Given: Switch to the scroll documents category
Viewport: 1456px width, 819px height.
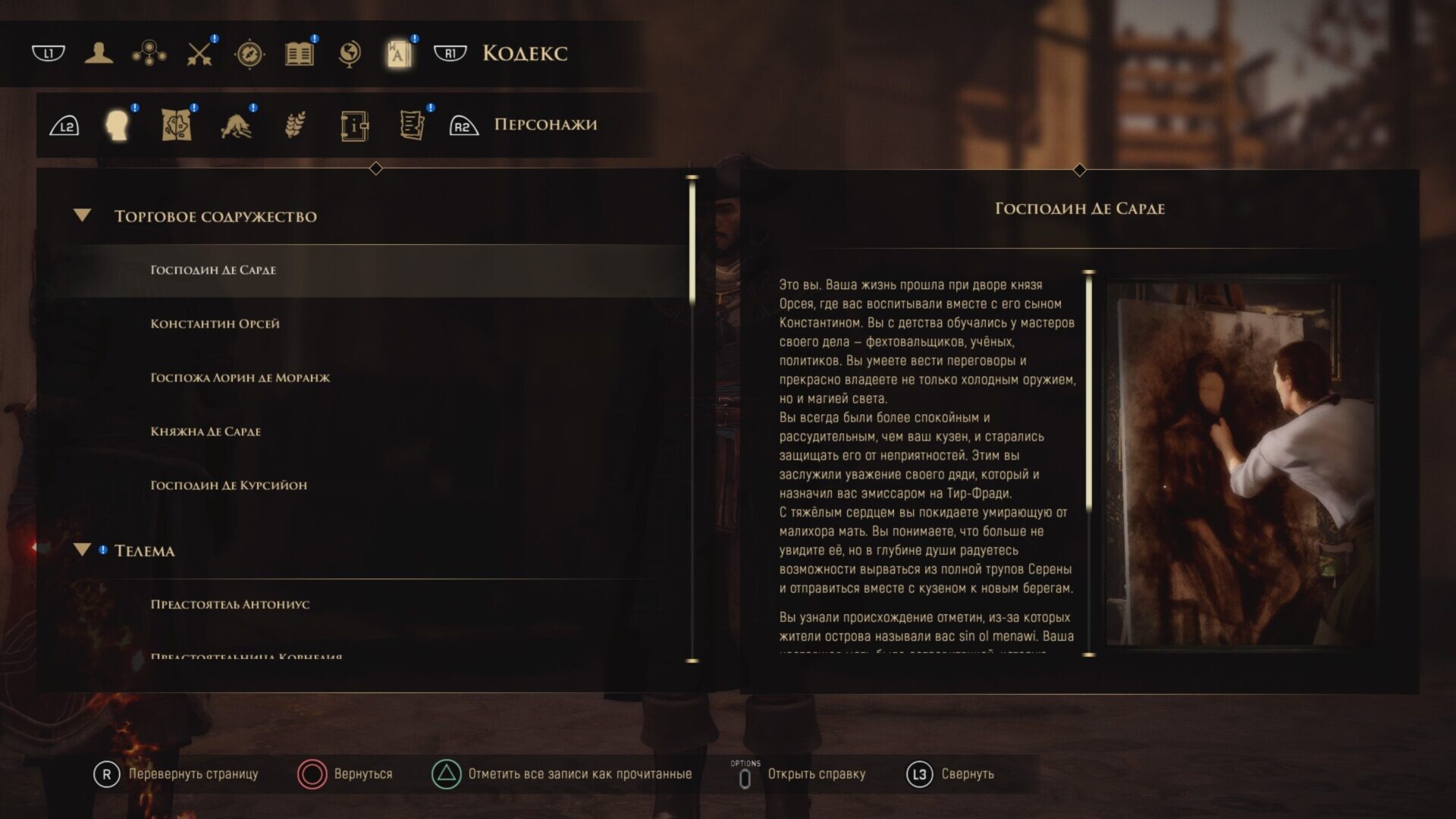Looking at the screenshot, I should click(412, 125).
